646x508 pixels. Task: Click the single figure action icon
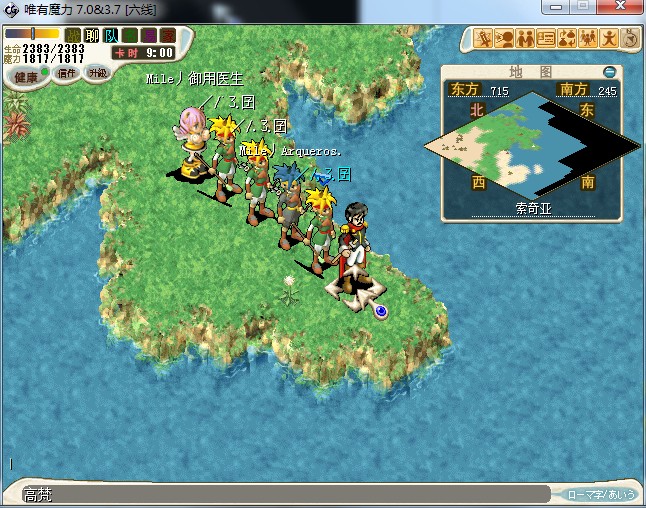tap(609, 39)
